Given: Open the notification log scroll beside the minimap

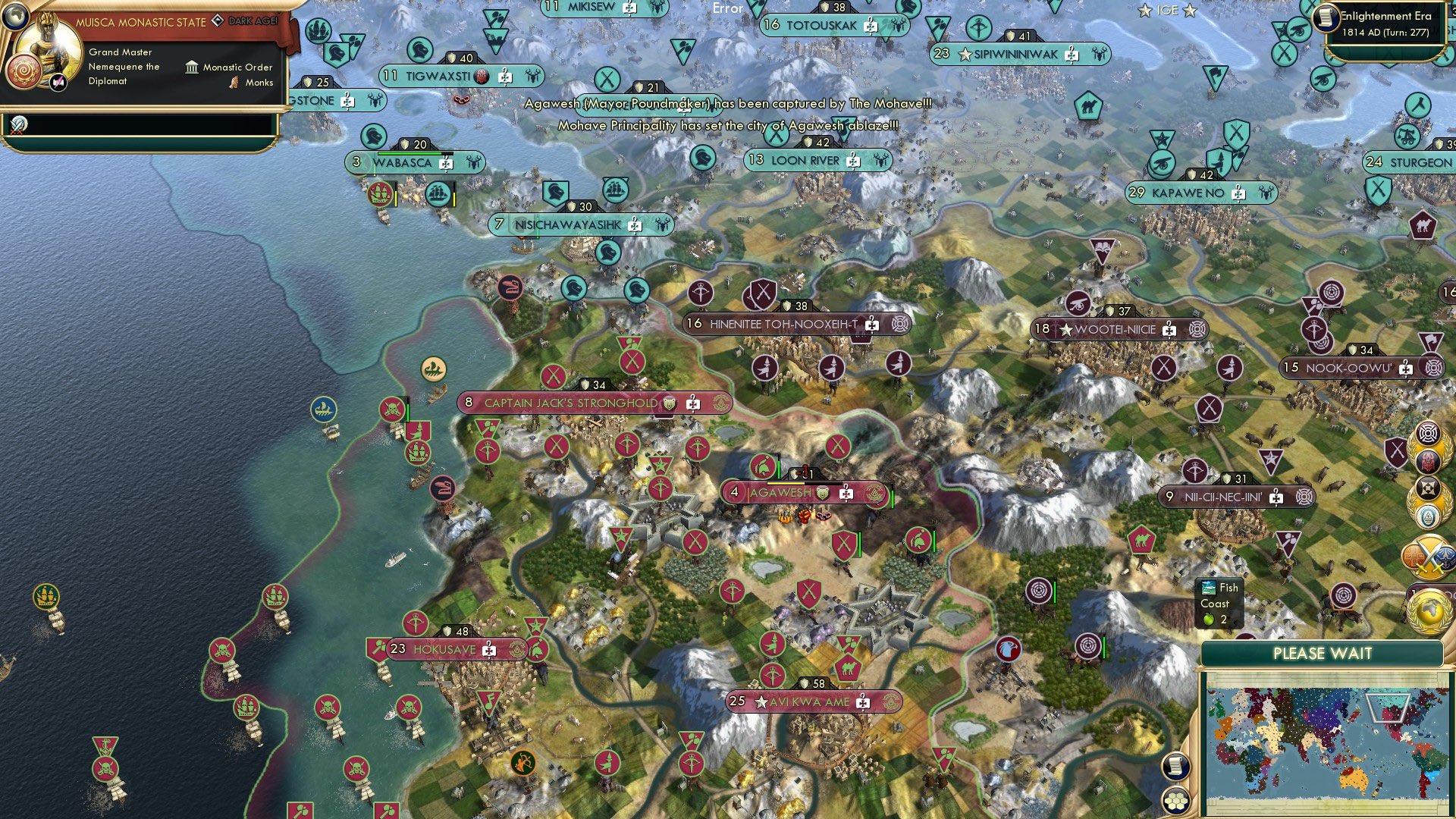Looking at the screenshot, I should pos(1176,767).
